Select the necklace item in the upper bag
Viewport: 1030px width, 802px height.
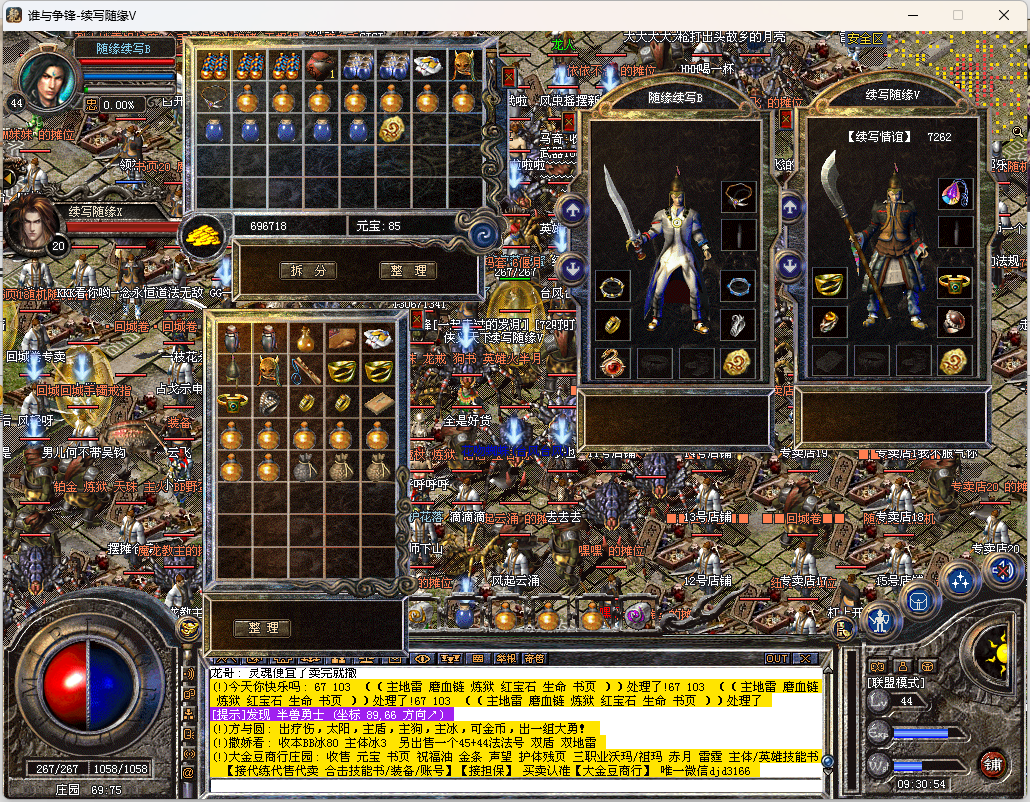[x=211, y=97]
